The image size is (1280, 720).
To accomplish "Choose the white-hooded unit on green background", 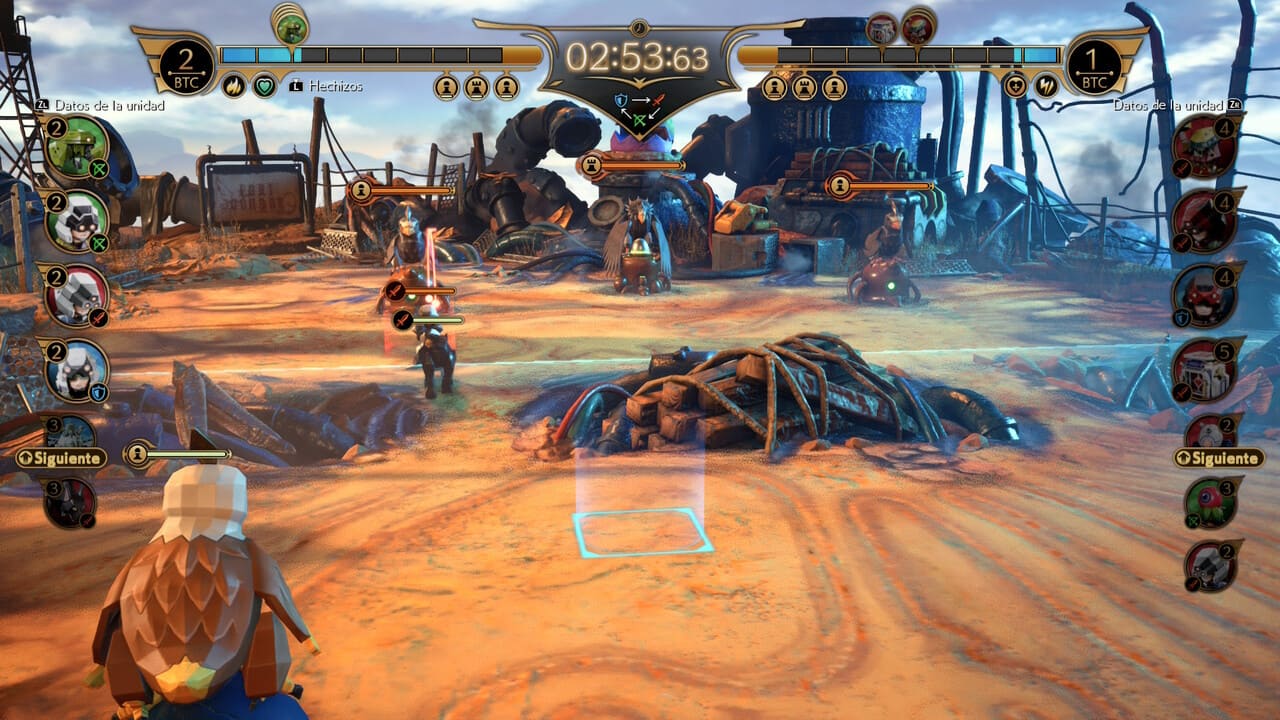I will [76, 221].
